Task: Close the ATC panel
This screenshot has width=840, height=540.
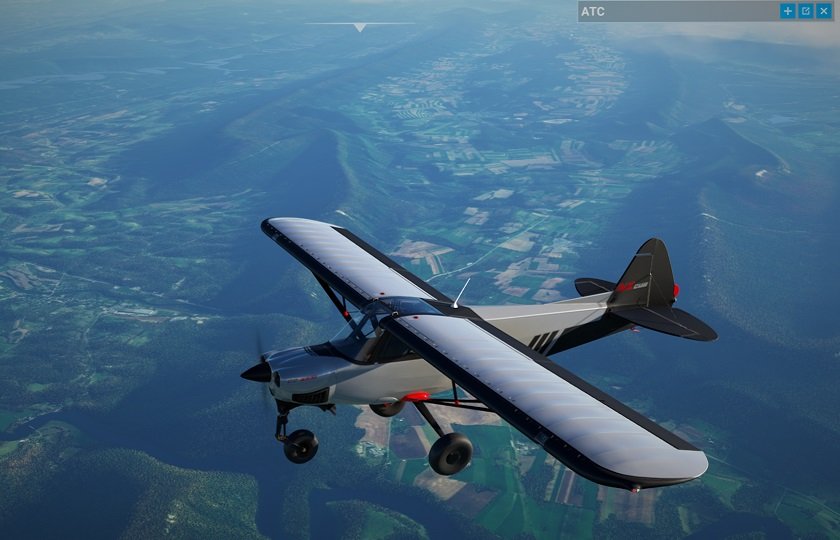Action: pos(824,11)
